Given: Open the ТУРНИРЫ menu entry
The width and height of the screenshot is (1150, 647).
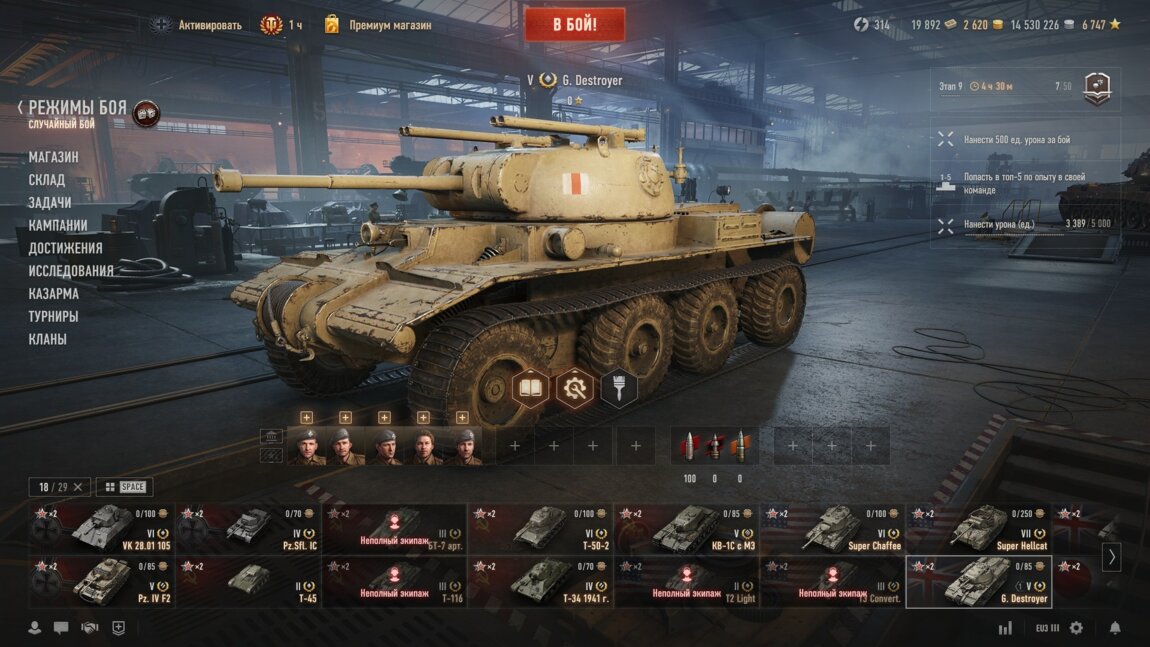Looking at the screenshot, I should click(53, 316).
